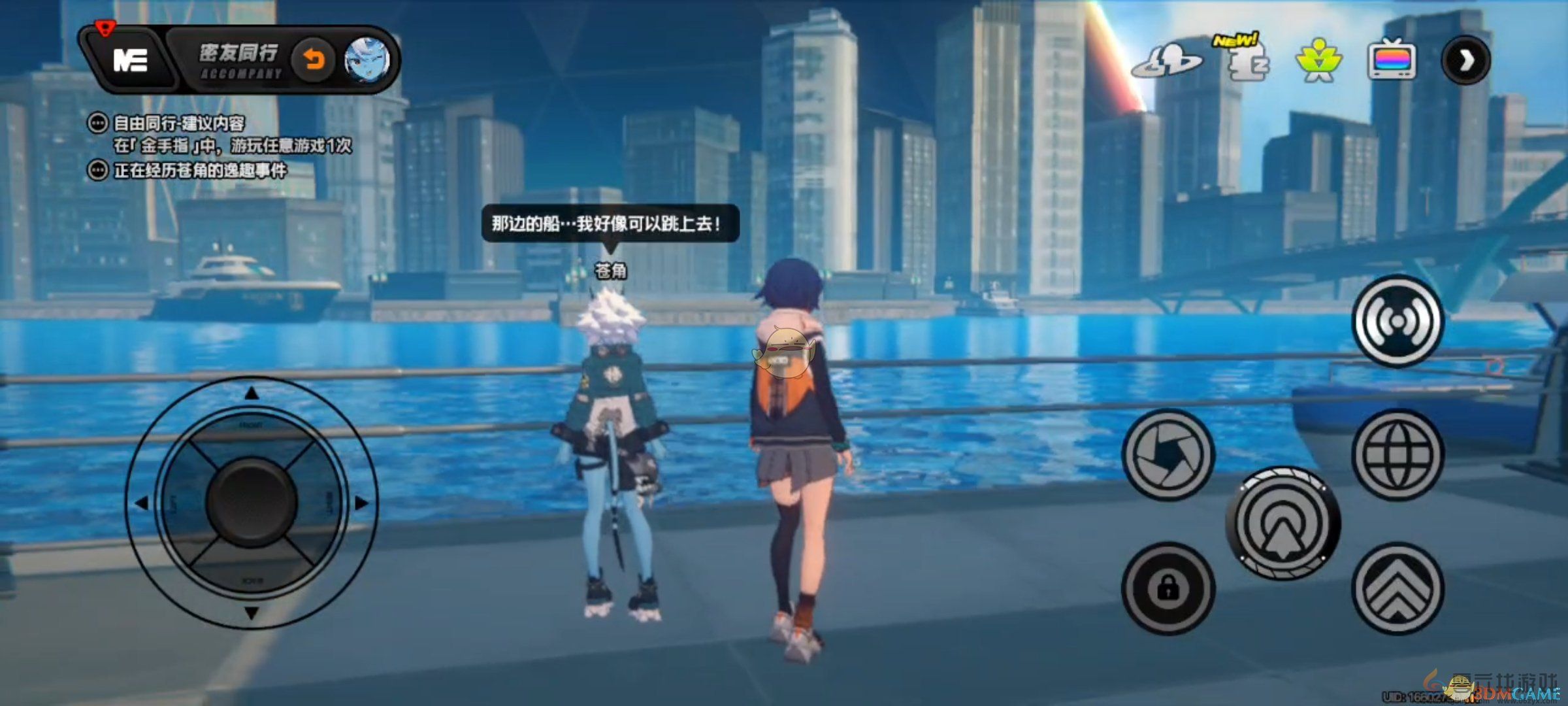
Task: Select the blue-haired companion portrait
Action: (367, 61)
